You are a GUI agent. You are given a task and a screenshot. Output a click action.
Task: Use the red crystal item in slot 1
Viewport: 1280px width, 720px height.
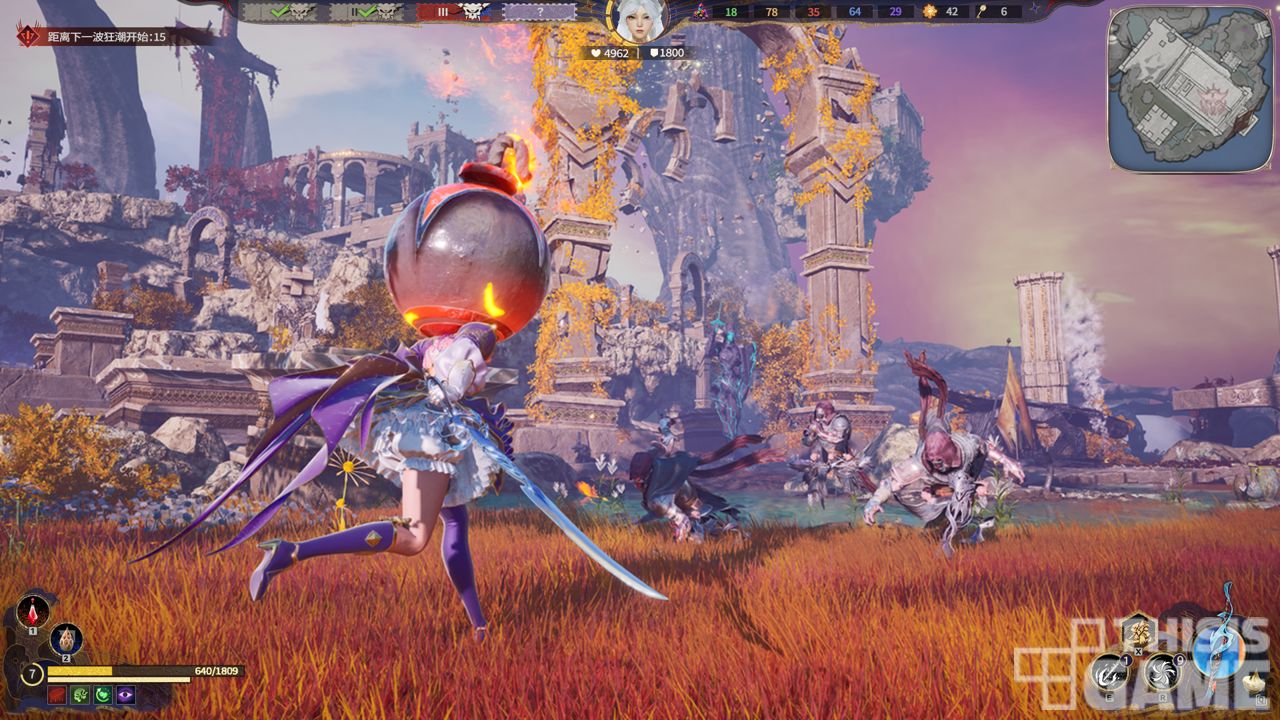coord(32,611)
